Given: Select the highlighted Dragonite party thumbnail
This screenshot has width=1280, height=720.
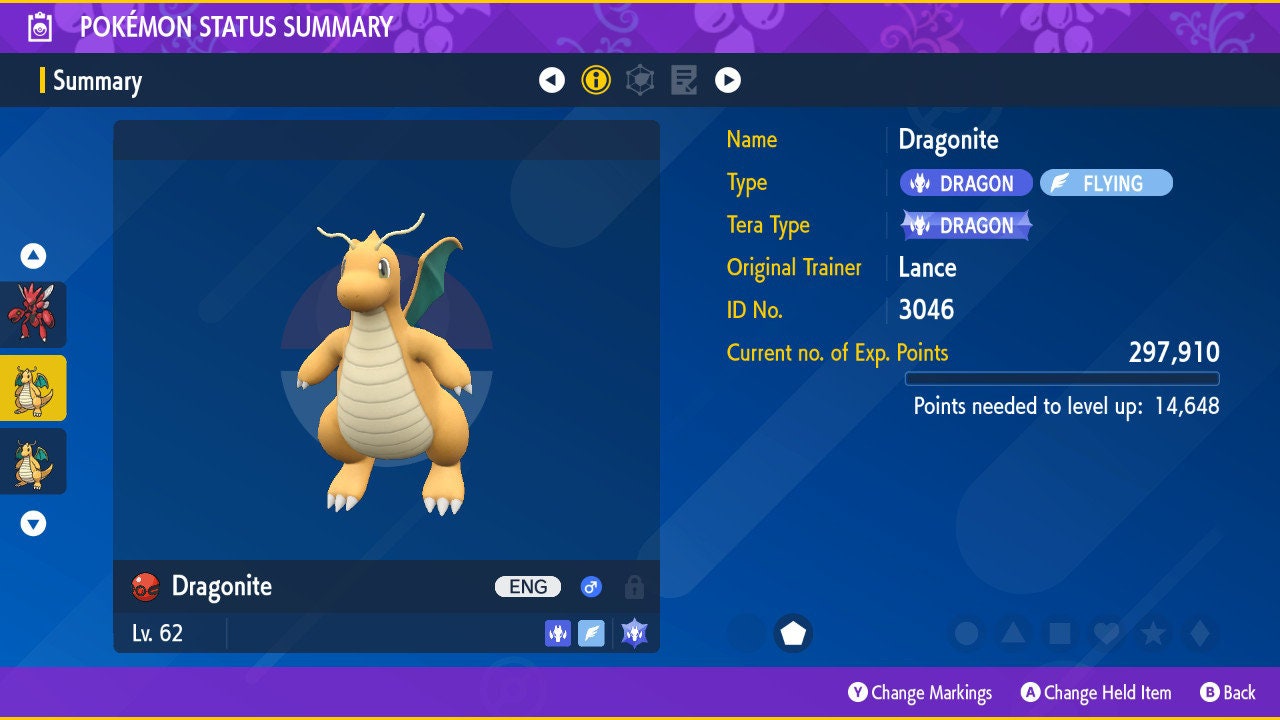Looking at the screenshot, I should [x=33, y=388].
